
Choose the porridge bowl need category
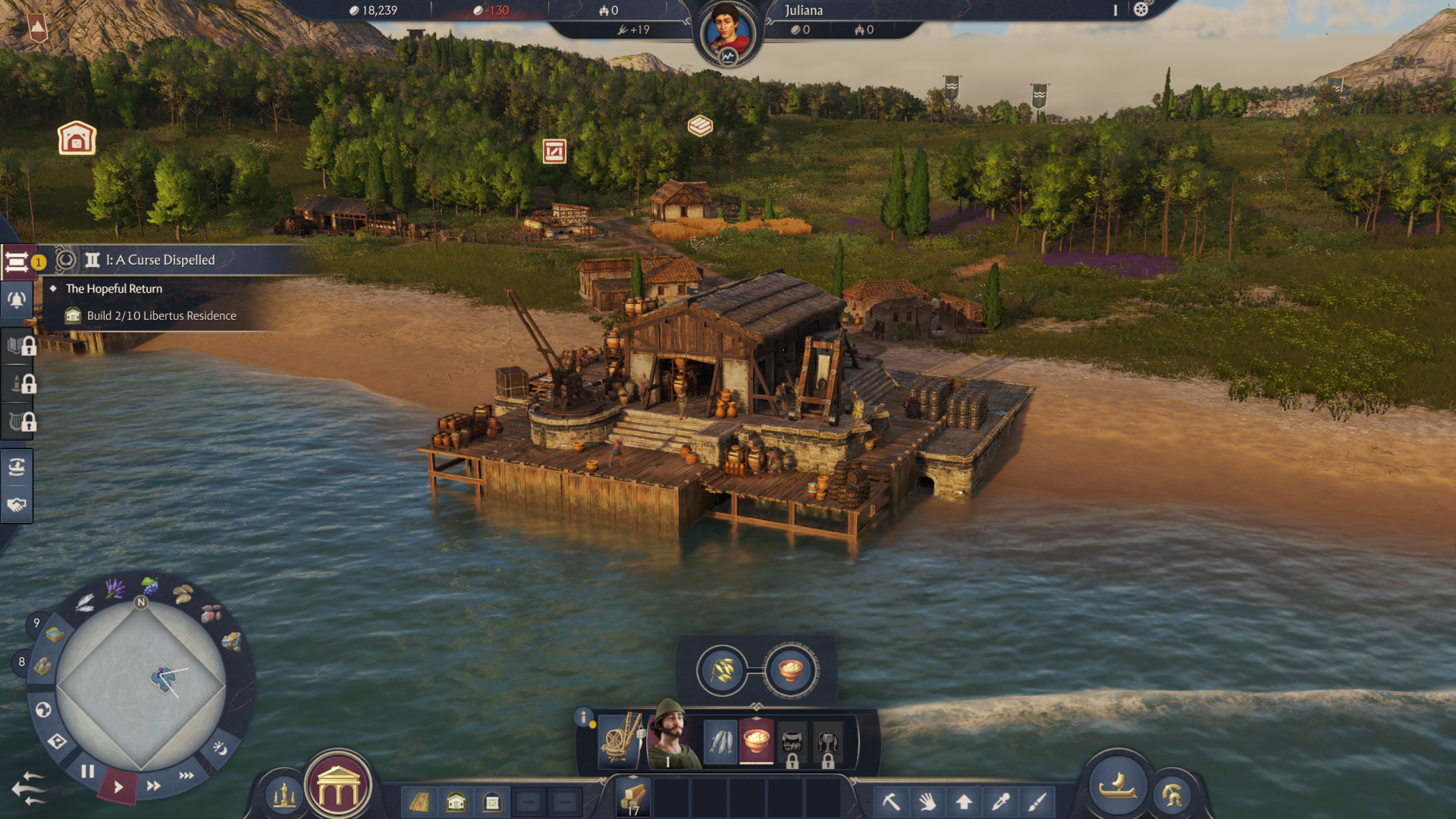[x=756, y=741]
